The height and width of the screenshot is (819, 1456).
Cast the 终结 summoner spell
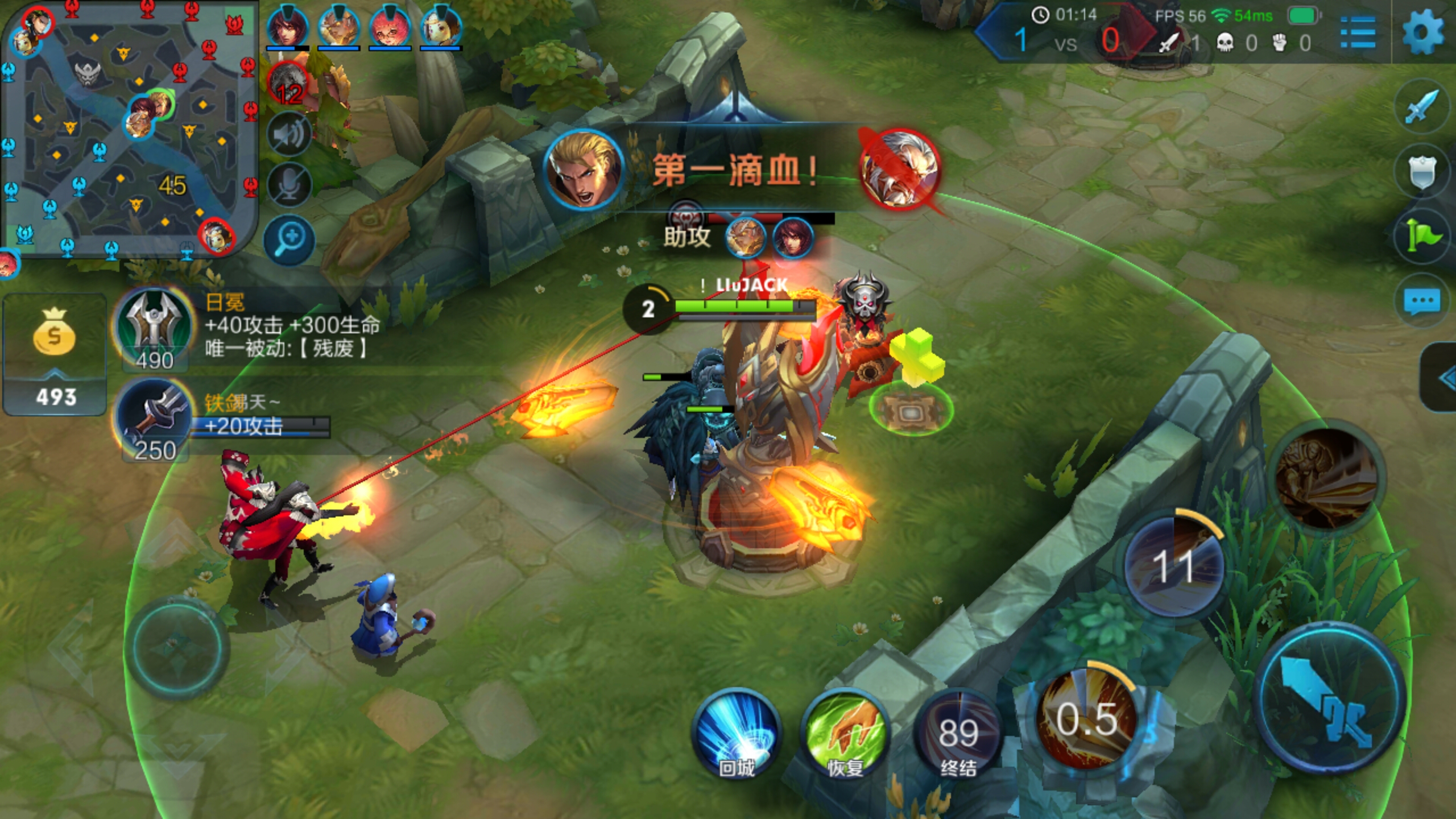[958, 734]
